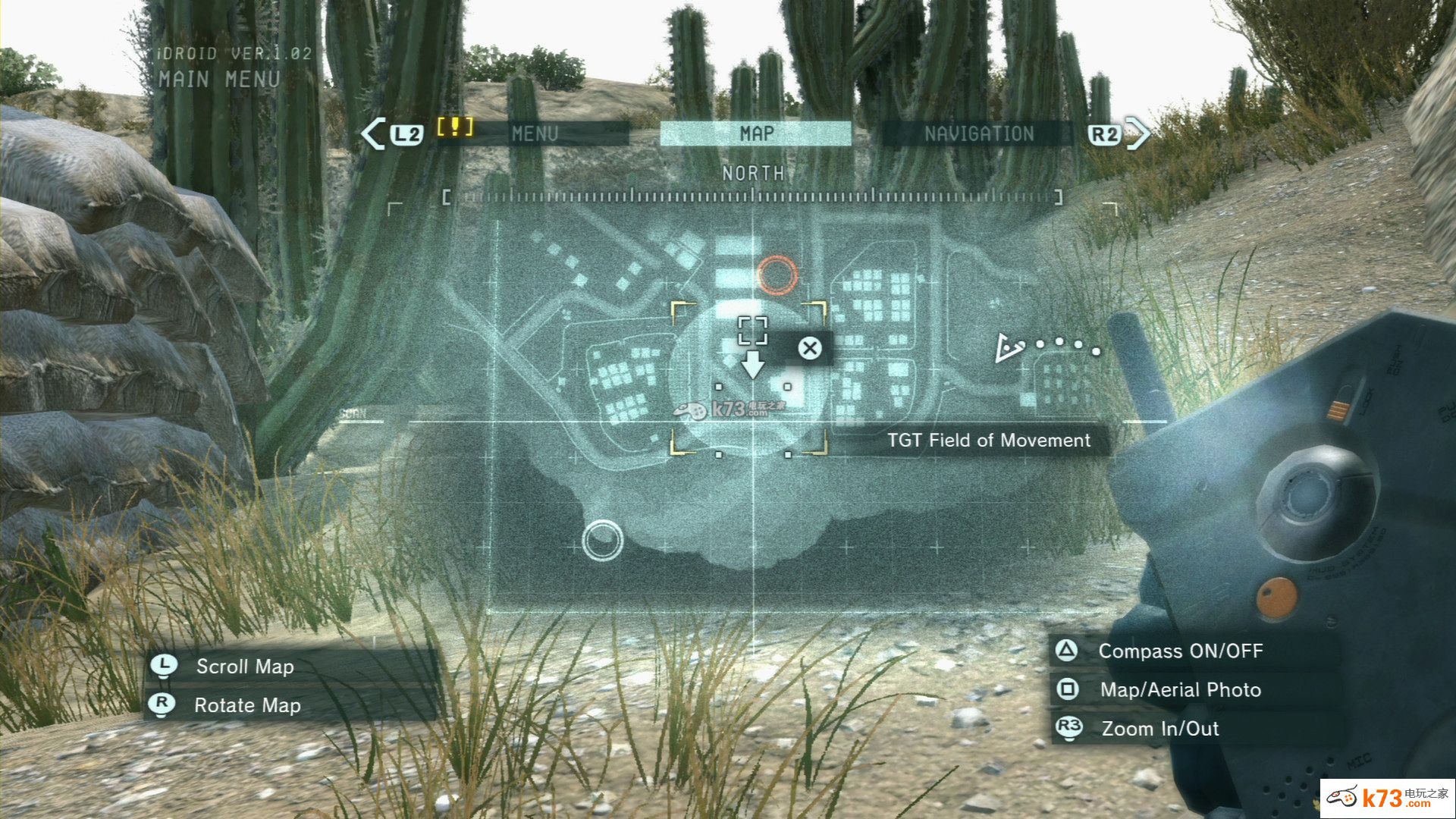The width and height of the screenshot is (1456, 819).
Task: Select the MAP tab
Action: 756,133
